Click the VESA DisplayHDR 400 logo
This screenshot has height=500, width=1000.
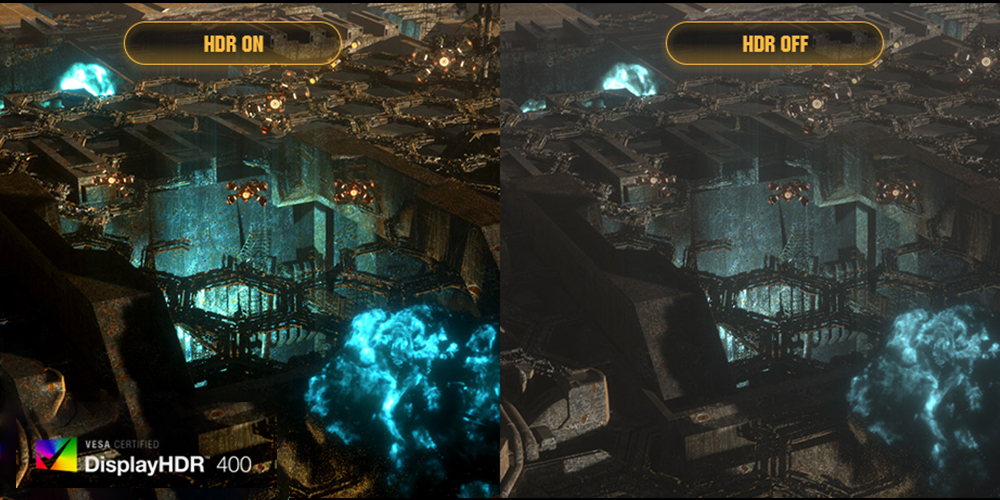[142, 456]
